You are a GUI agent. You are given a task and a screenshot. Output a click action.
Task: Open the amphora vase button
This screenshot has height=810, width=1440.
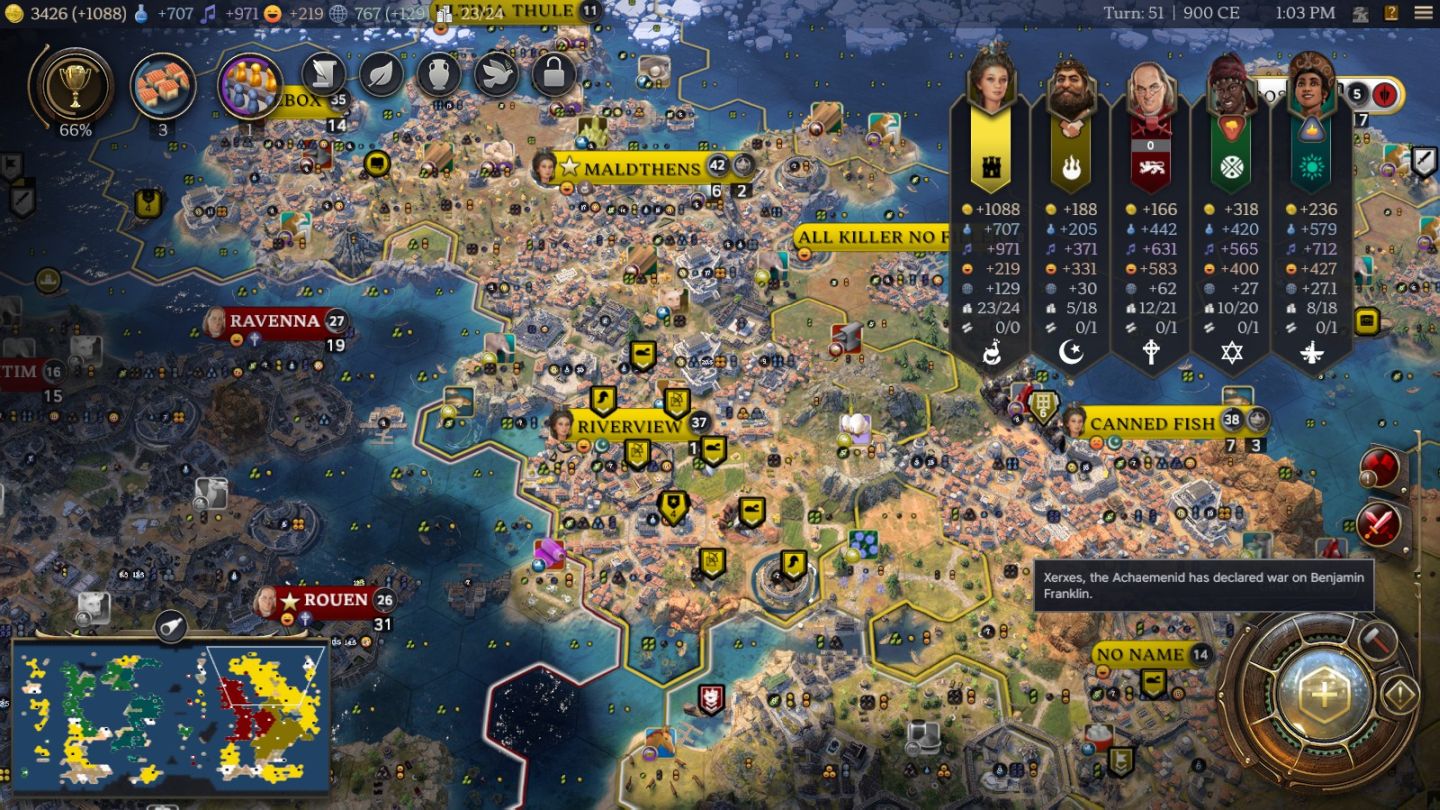[438, 74]
